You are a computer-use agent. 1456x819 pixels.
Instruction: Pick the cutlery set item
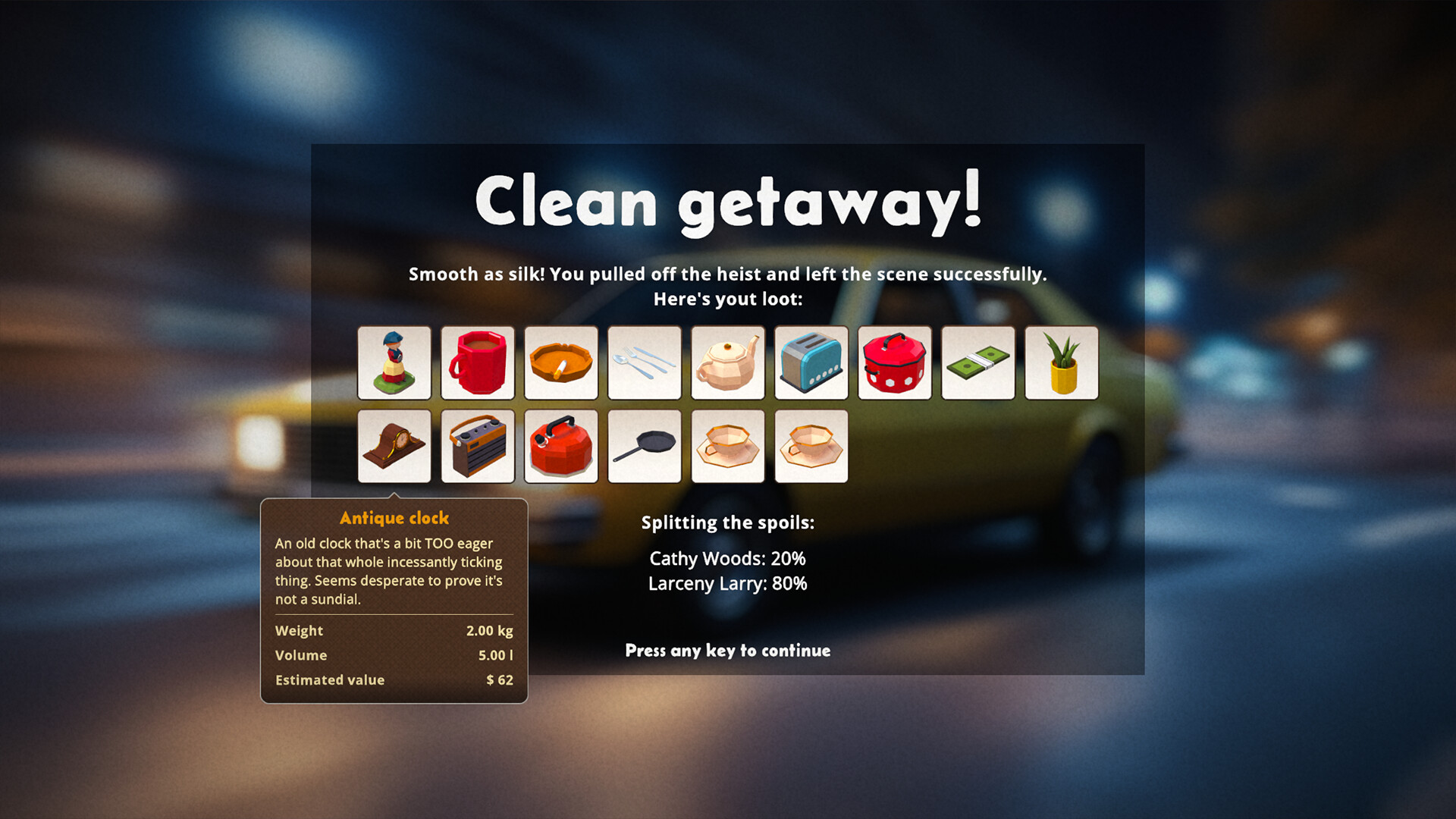645,363
